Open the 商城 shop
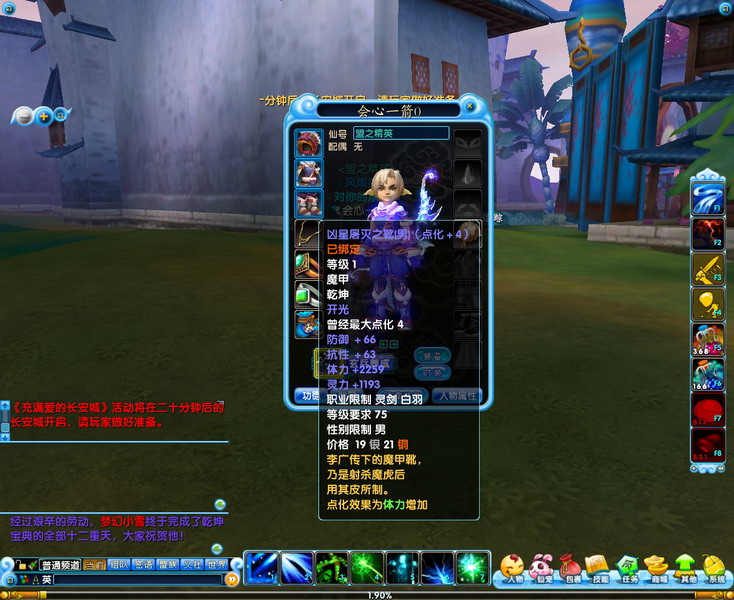 pyautogui.click(x=656, y=568)
